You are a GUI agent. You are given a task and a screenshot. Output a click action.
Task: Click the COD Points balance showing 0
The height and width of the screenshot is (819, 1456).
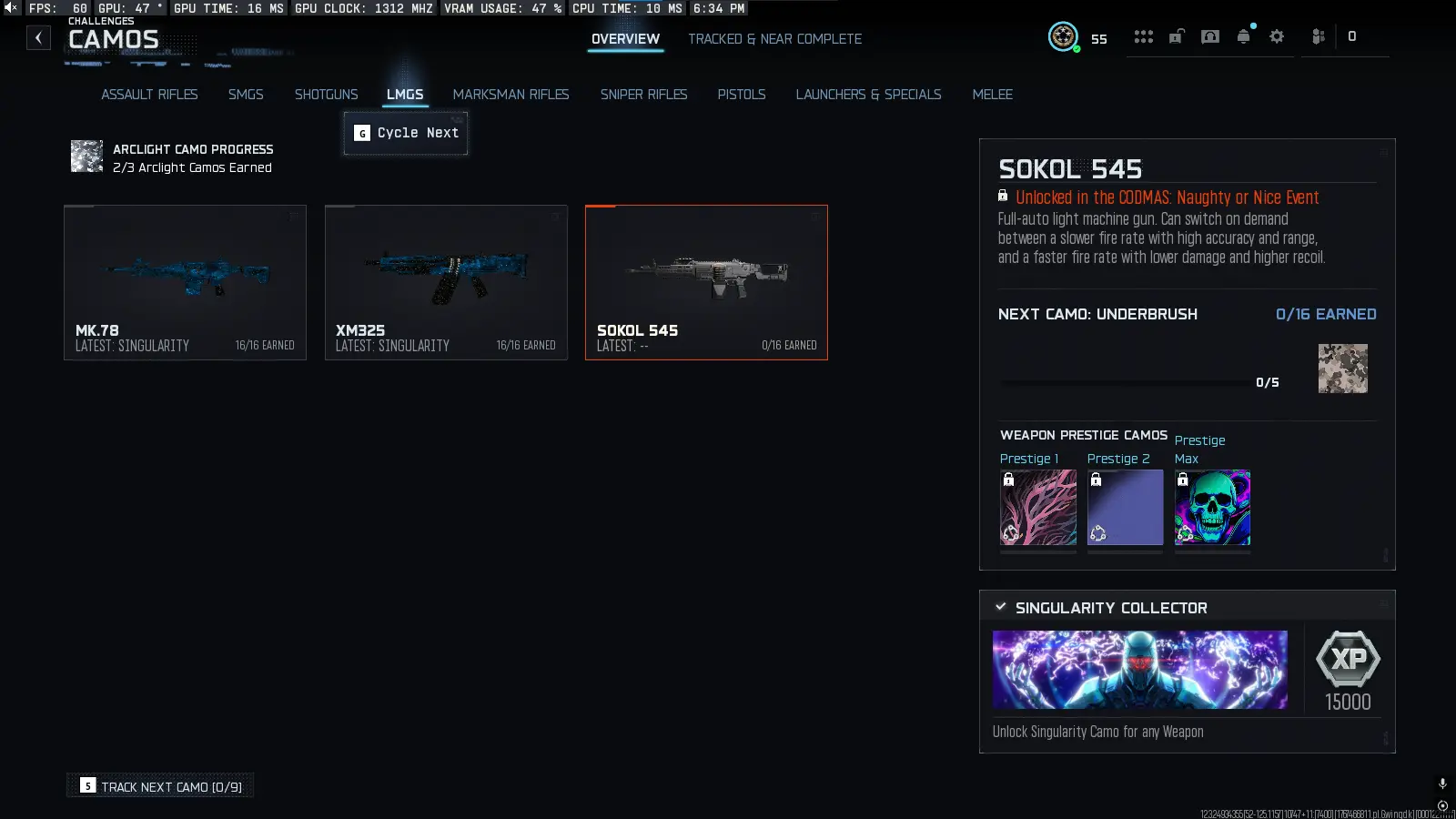(1353, 37)
